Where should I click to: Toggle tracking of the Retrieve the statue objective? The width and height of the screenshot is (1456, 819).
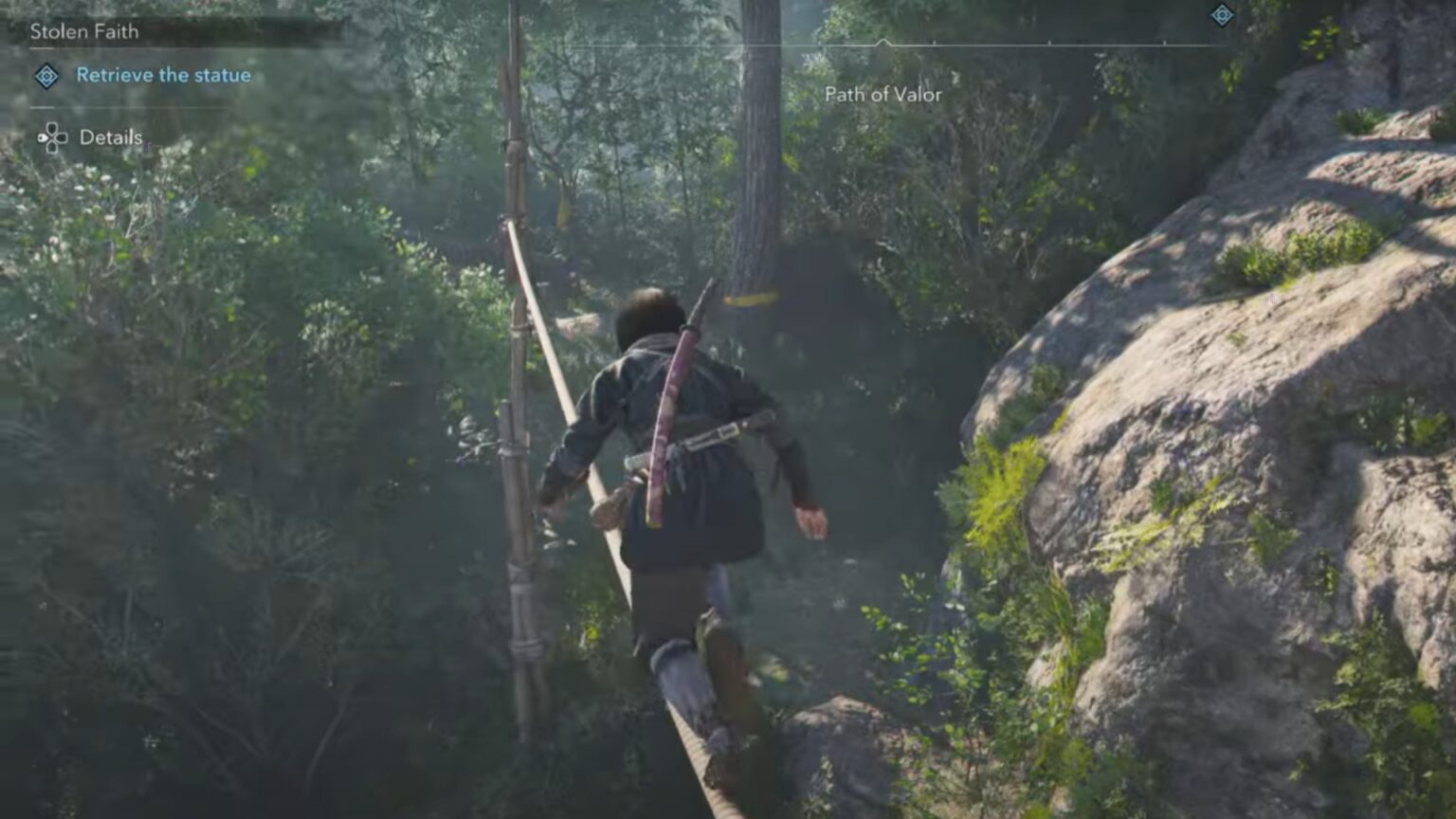pyautogui.click(x=165, y=74)
